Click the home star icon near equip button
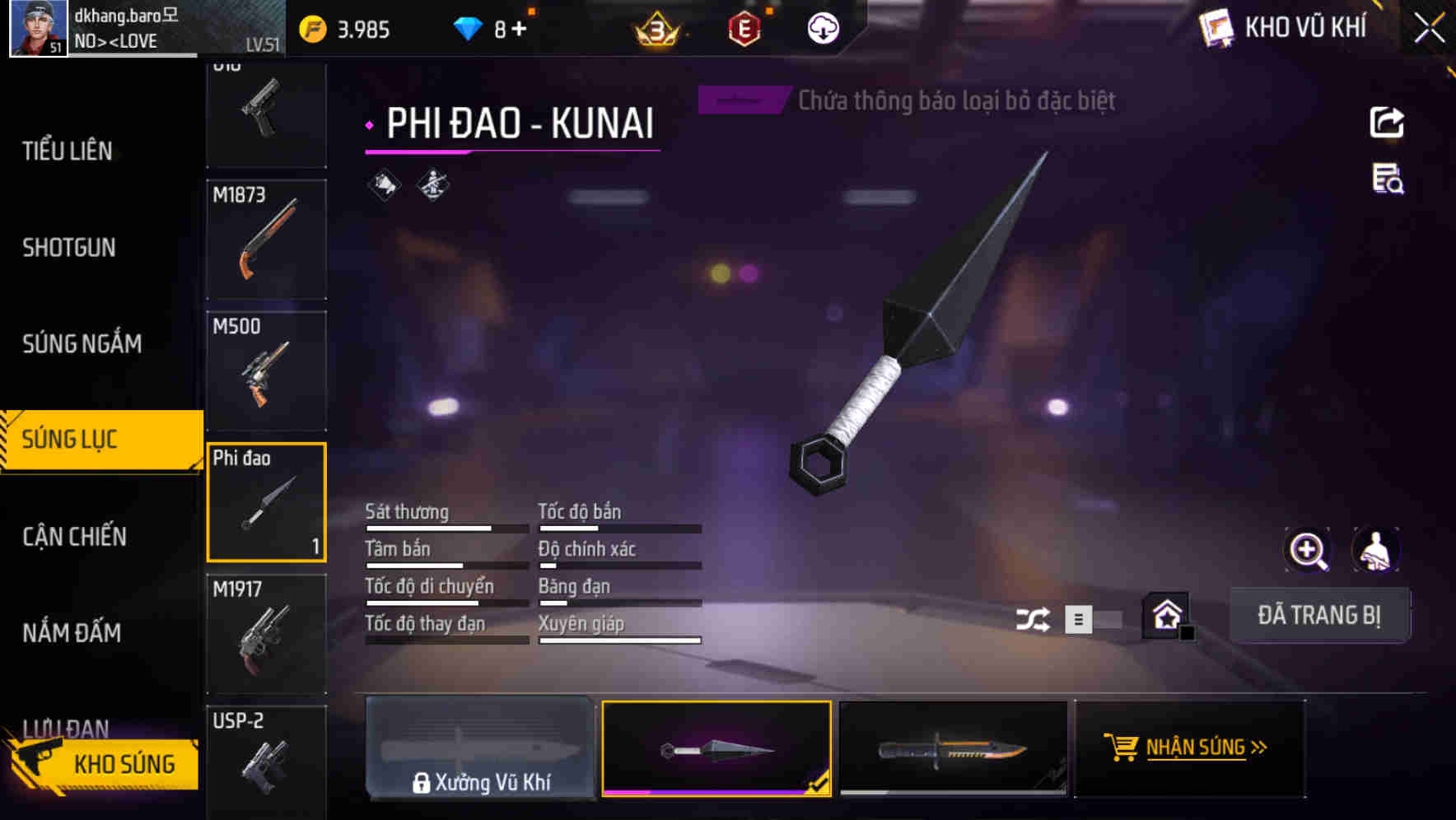The image size is (1456, 820). coord(1164,617)
